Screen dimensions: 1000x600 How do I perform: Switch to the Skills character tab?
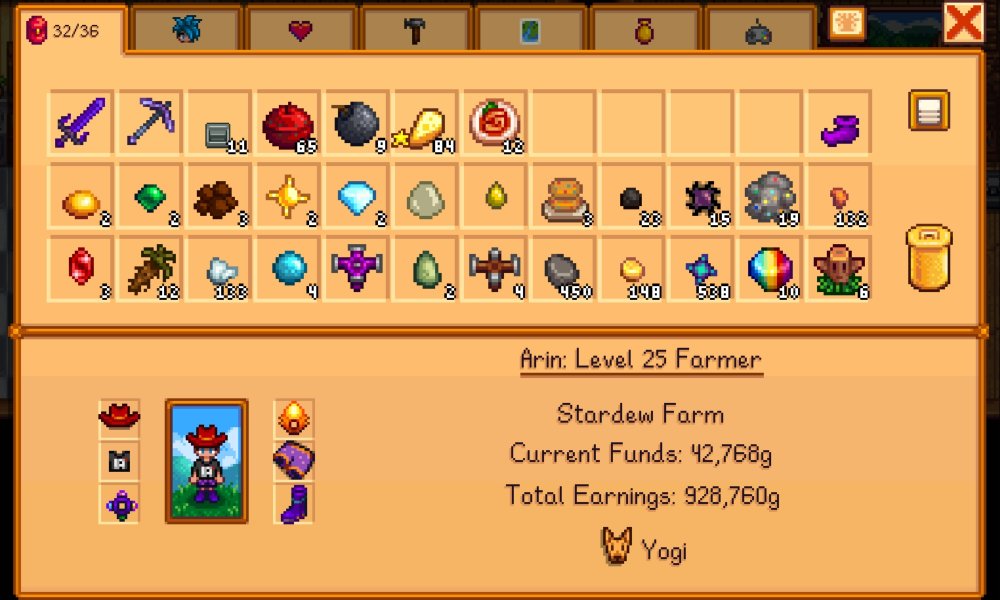[x=186, y=31]
